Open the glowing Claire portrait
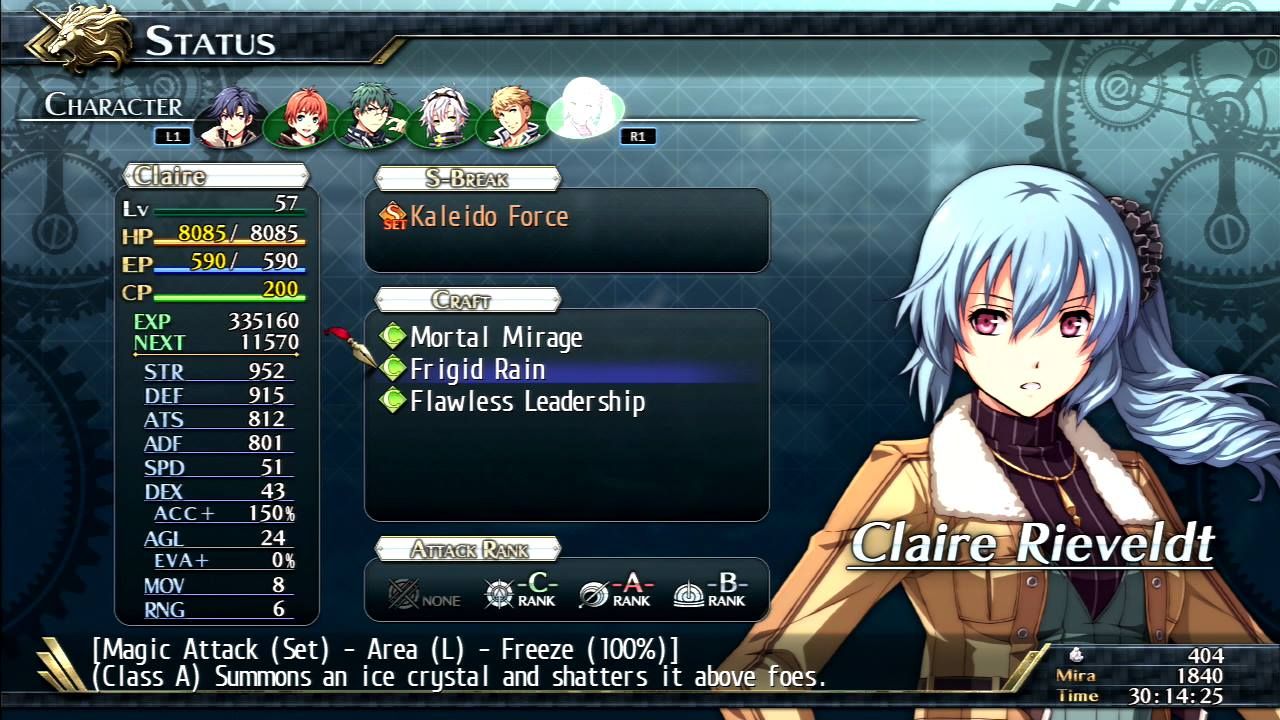The image size is (1280, 720). 585,110
